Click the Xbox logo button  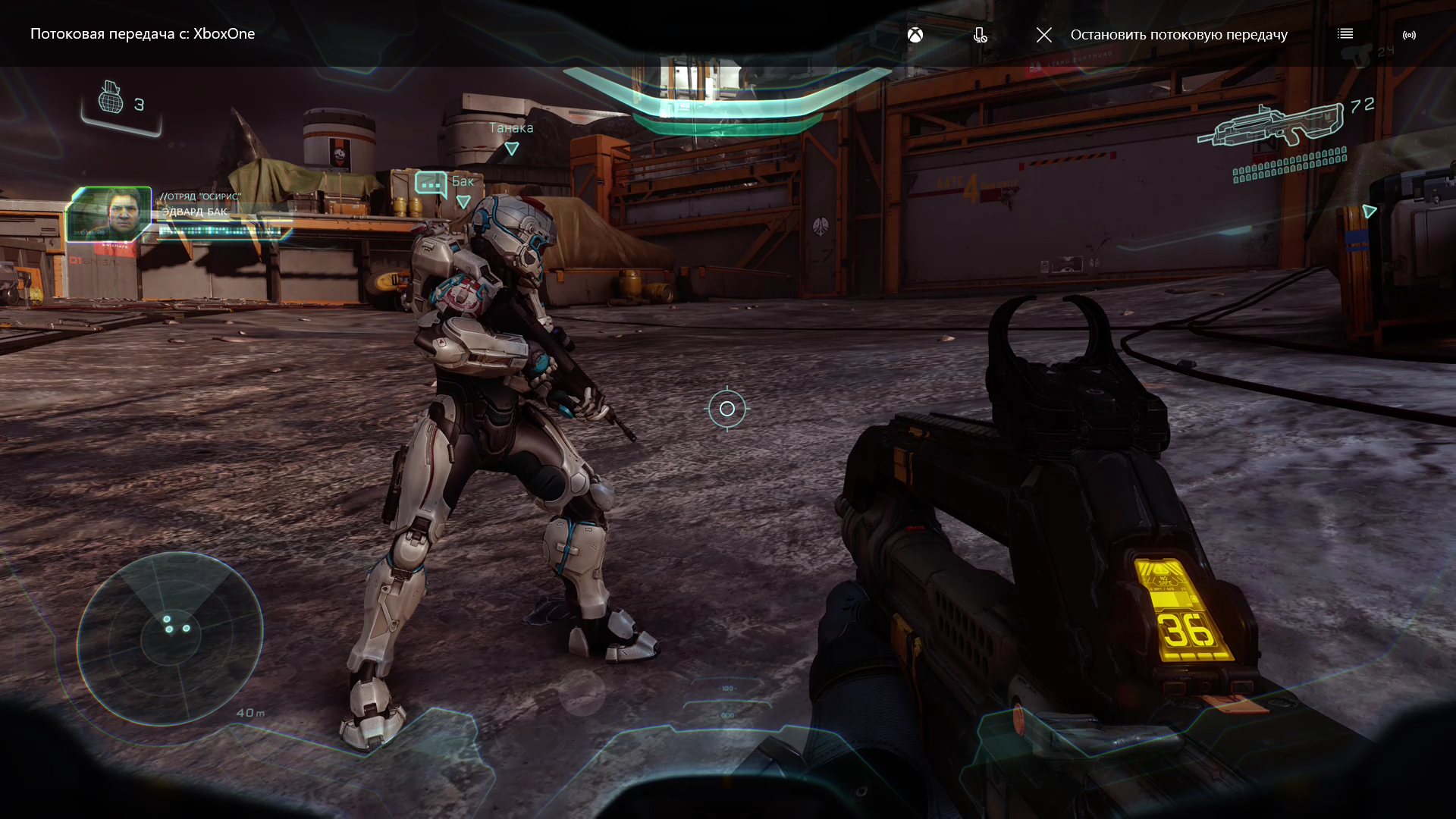(915, 35)
